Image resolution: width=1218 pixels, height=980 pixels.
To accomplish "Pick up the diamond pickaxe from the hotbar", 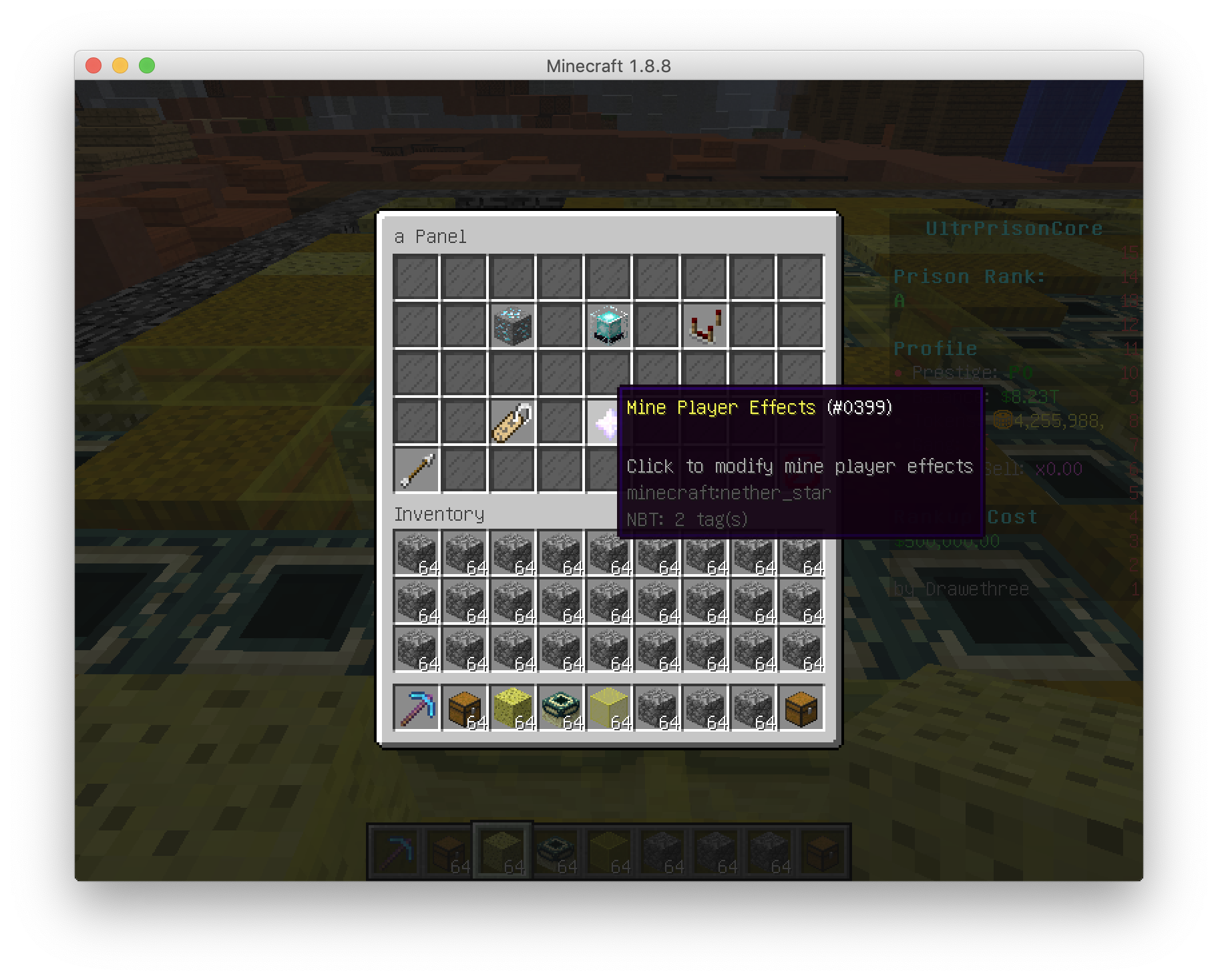I will (x=417, y=708).
